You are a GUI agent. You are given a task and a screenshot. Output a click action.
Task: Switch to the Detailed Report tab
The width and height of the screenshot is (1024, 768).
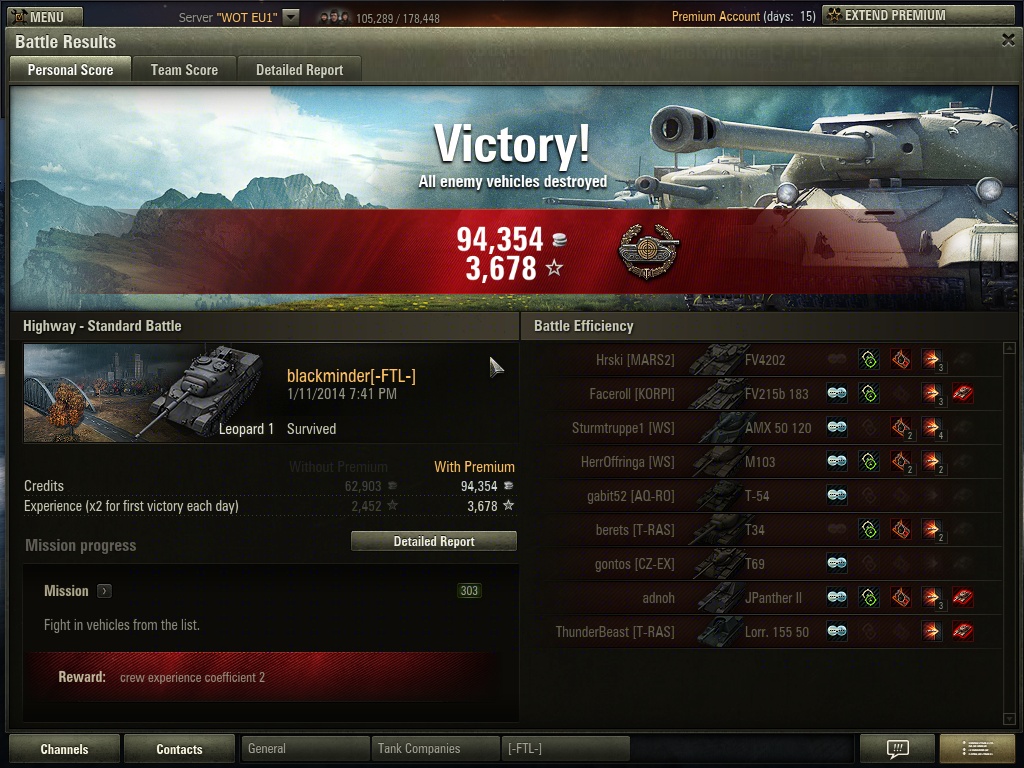[x=299, y=70]
